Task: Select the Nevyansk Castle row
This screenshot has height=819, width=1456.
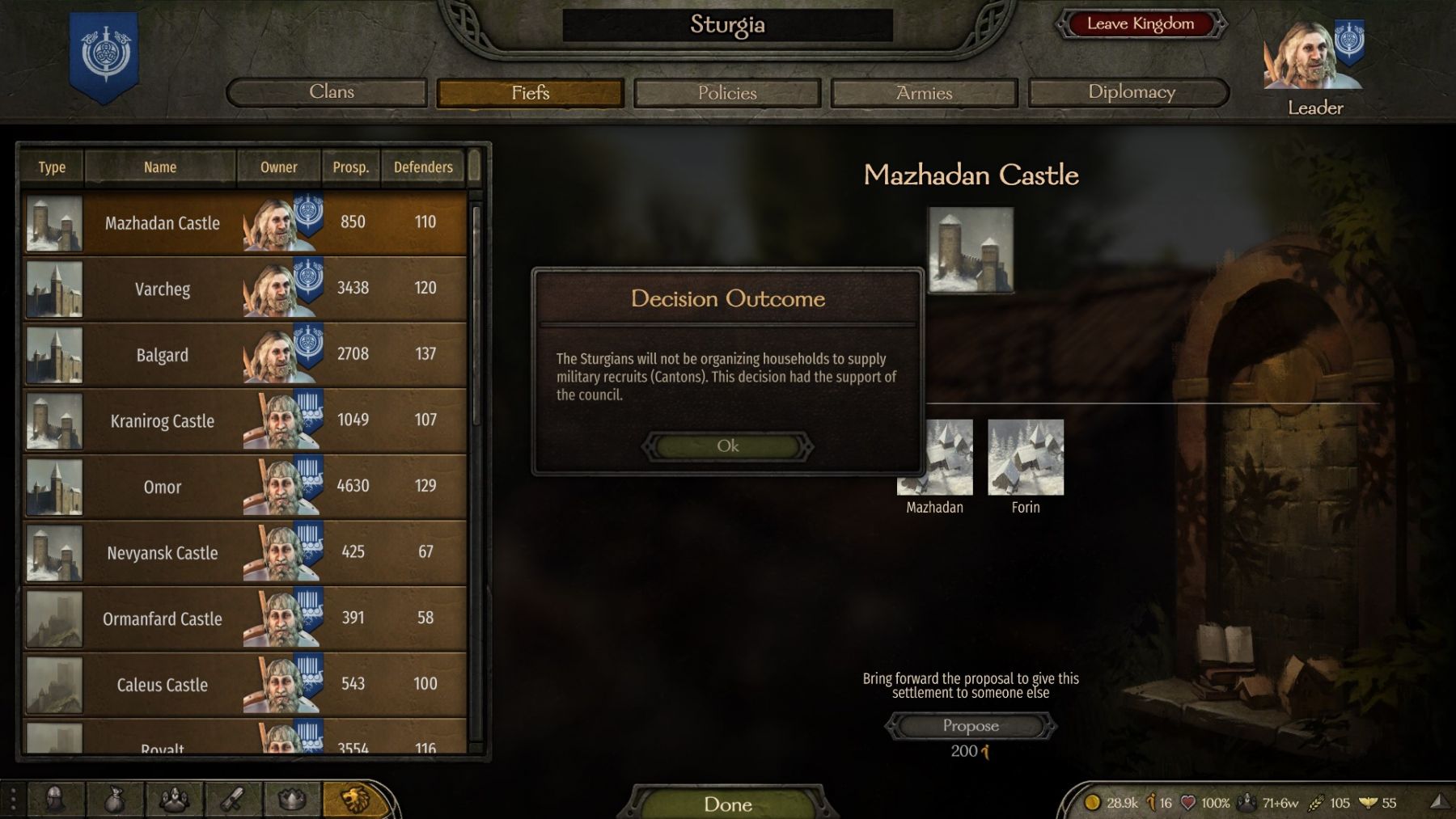Action: click(162, 553)
